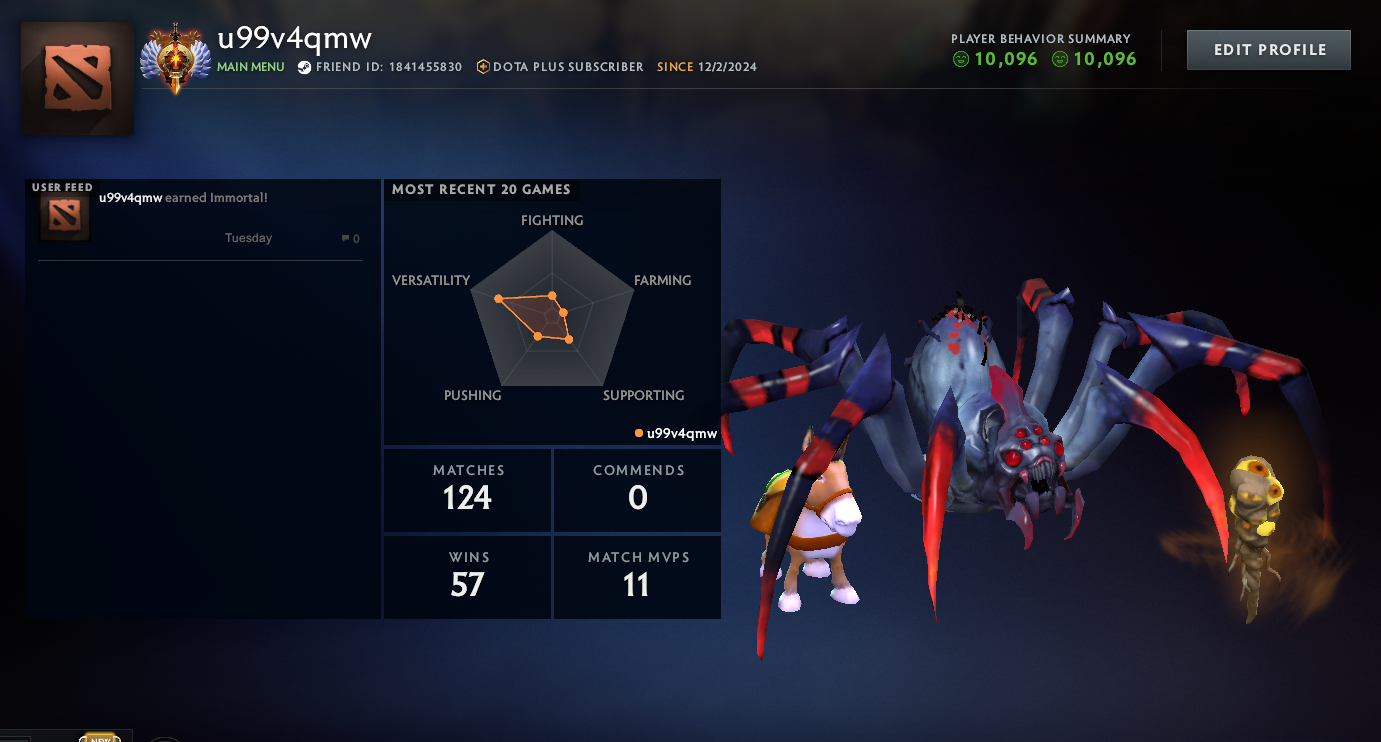The width and height of the screenshot is (1381, 742).
Task: Click the MATCH MVPS stat tile
Action: tap(637, 577)
